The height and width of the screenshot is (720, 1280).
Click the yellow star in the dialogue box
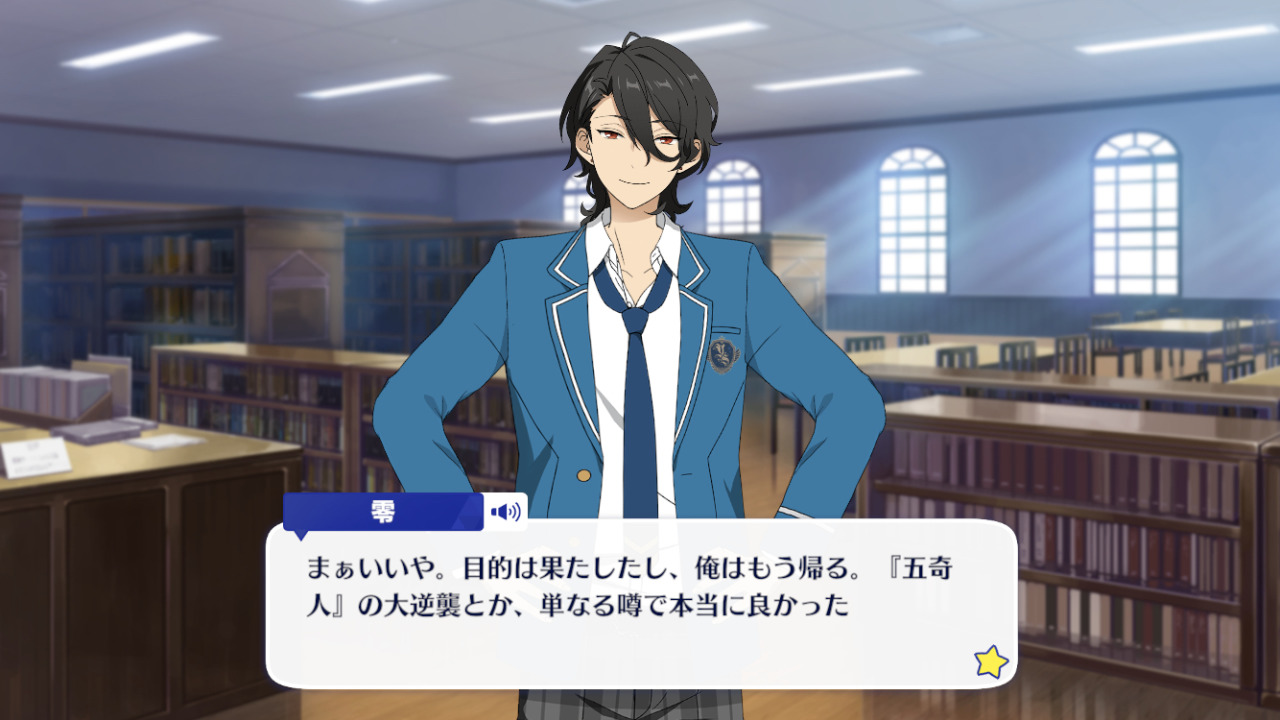(990, 661)
